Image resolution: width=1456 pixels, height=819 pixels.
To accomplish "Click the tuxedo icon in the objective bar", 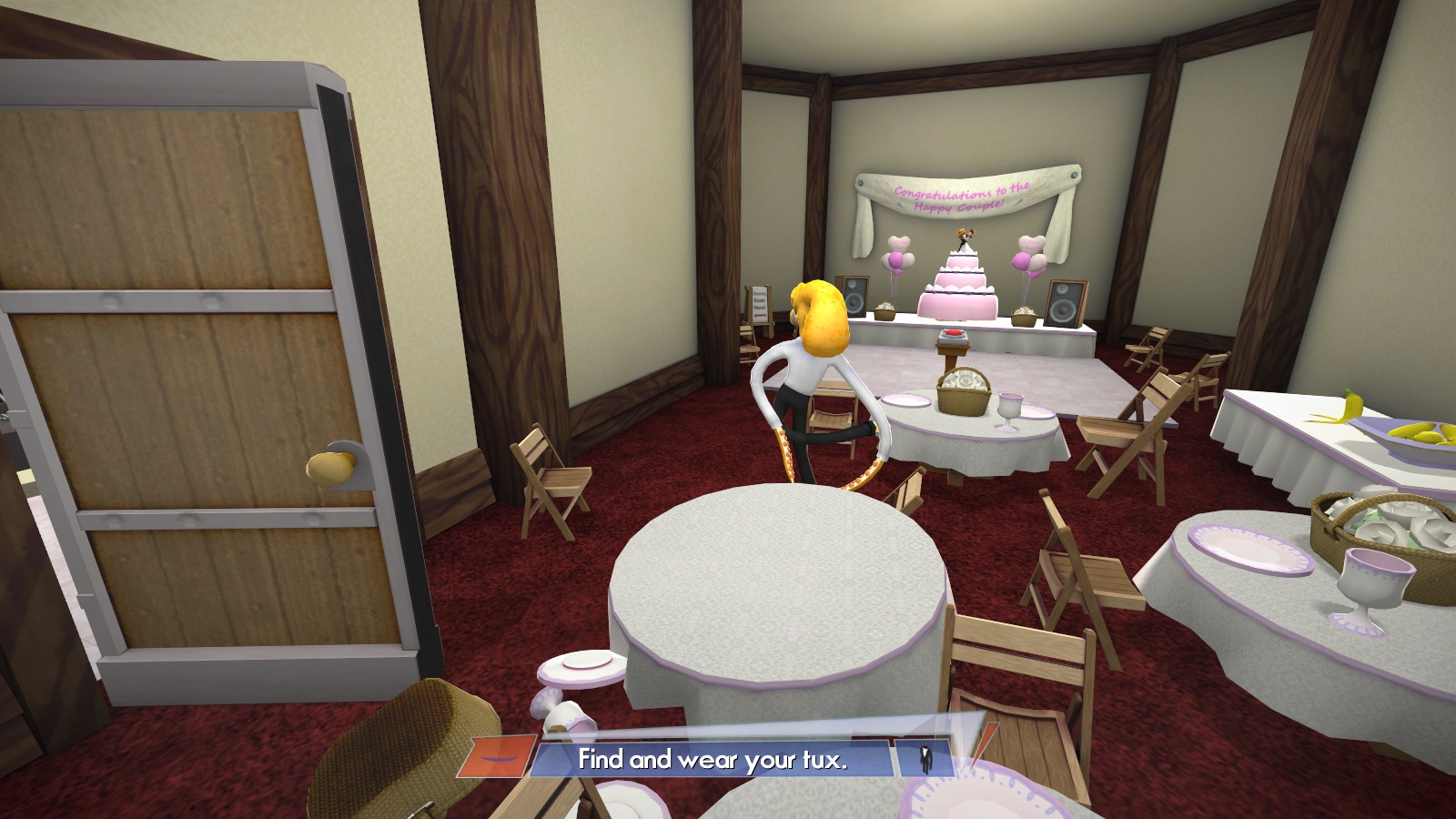I will point(926,757).
